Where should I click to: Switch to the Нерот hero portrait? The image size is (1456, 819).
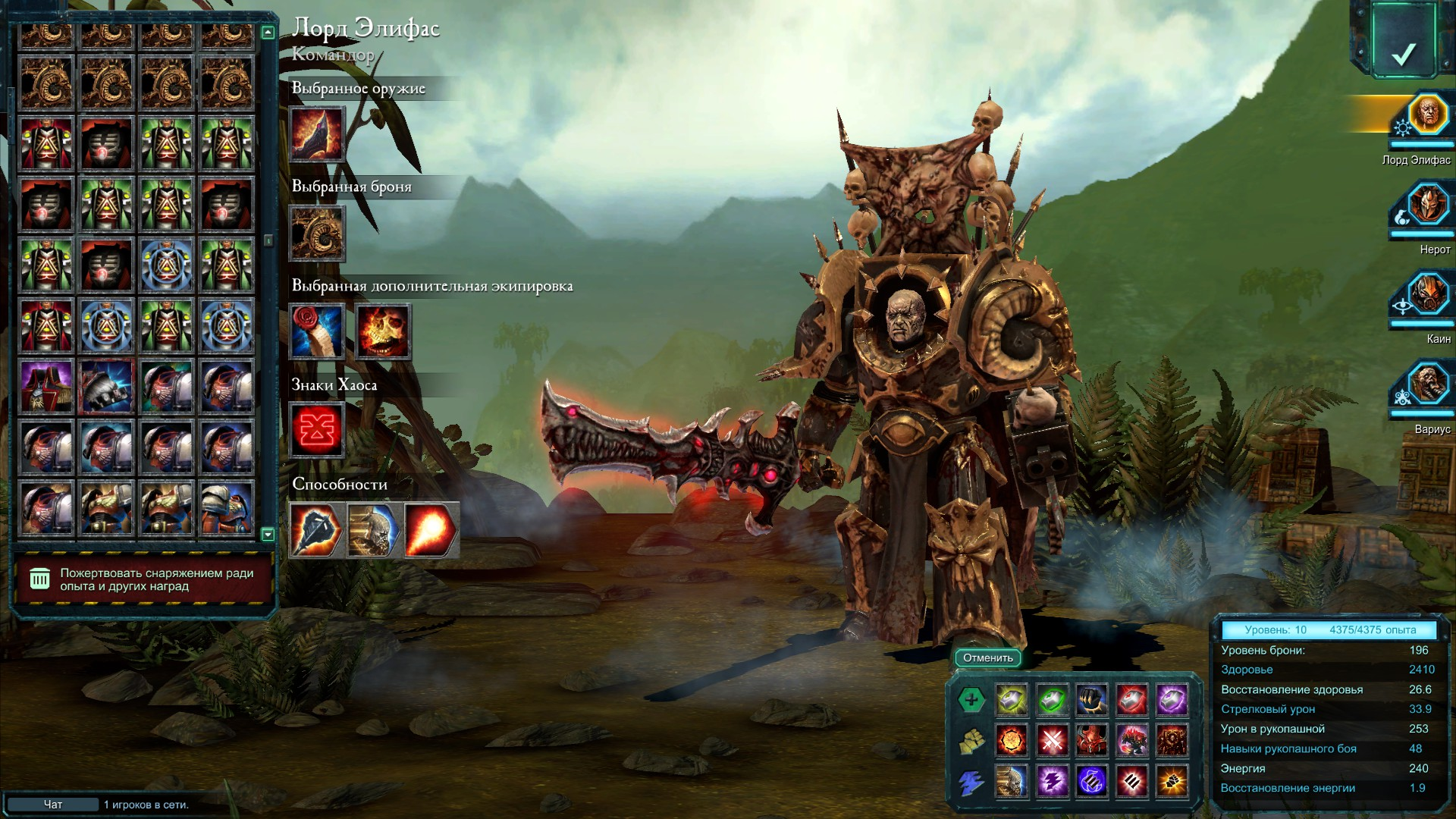(1427, 205)
